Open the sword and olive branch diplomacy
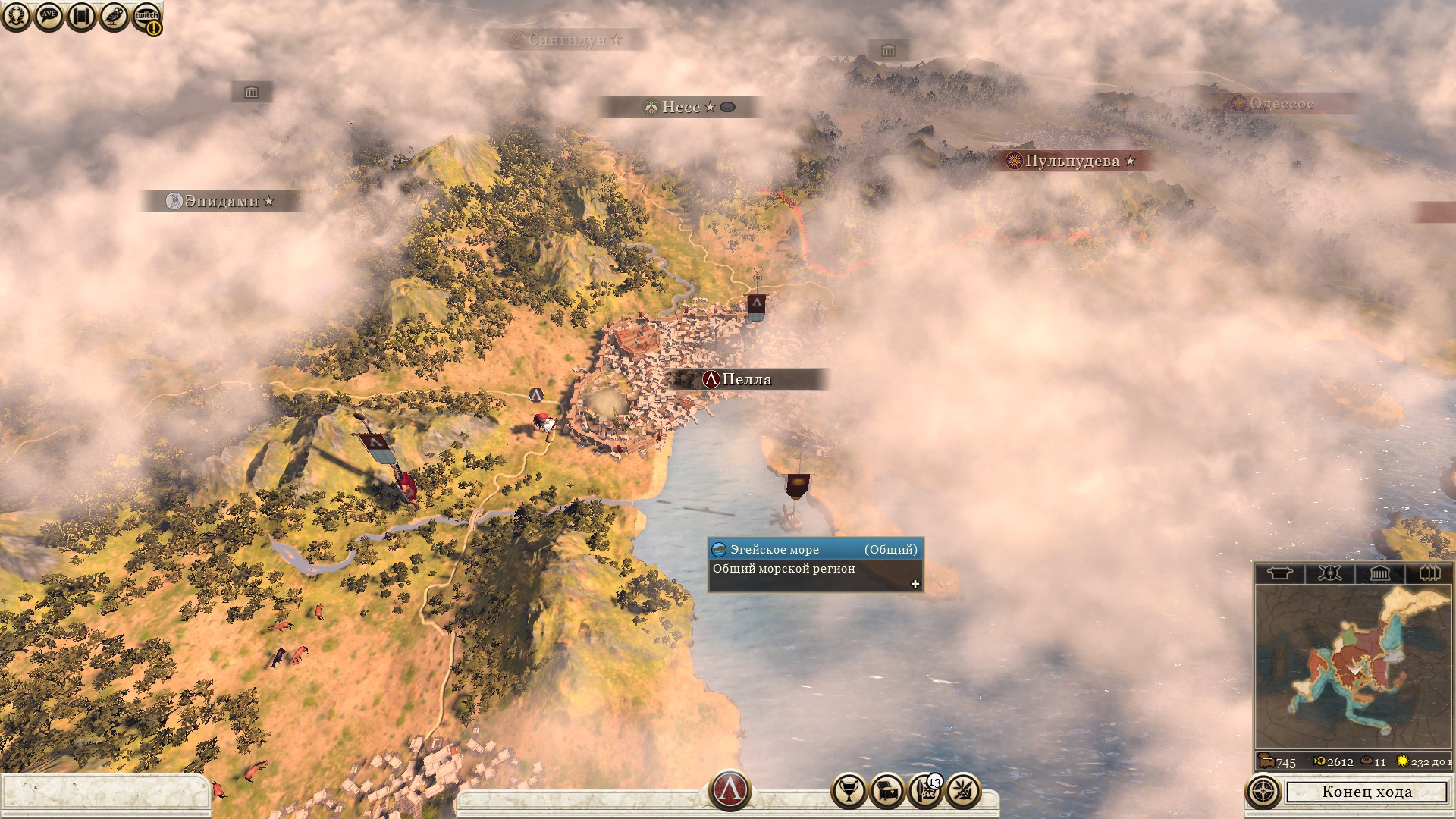This screenshot has height=819, width=1456. (x=963, y=792)
